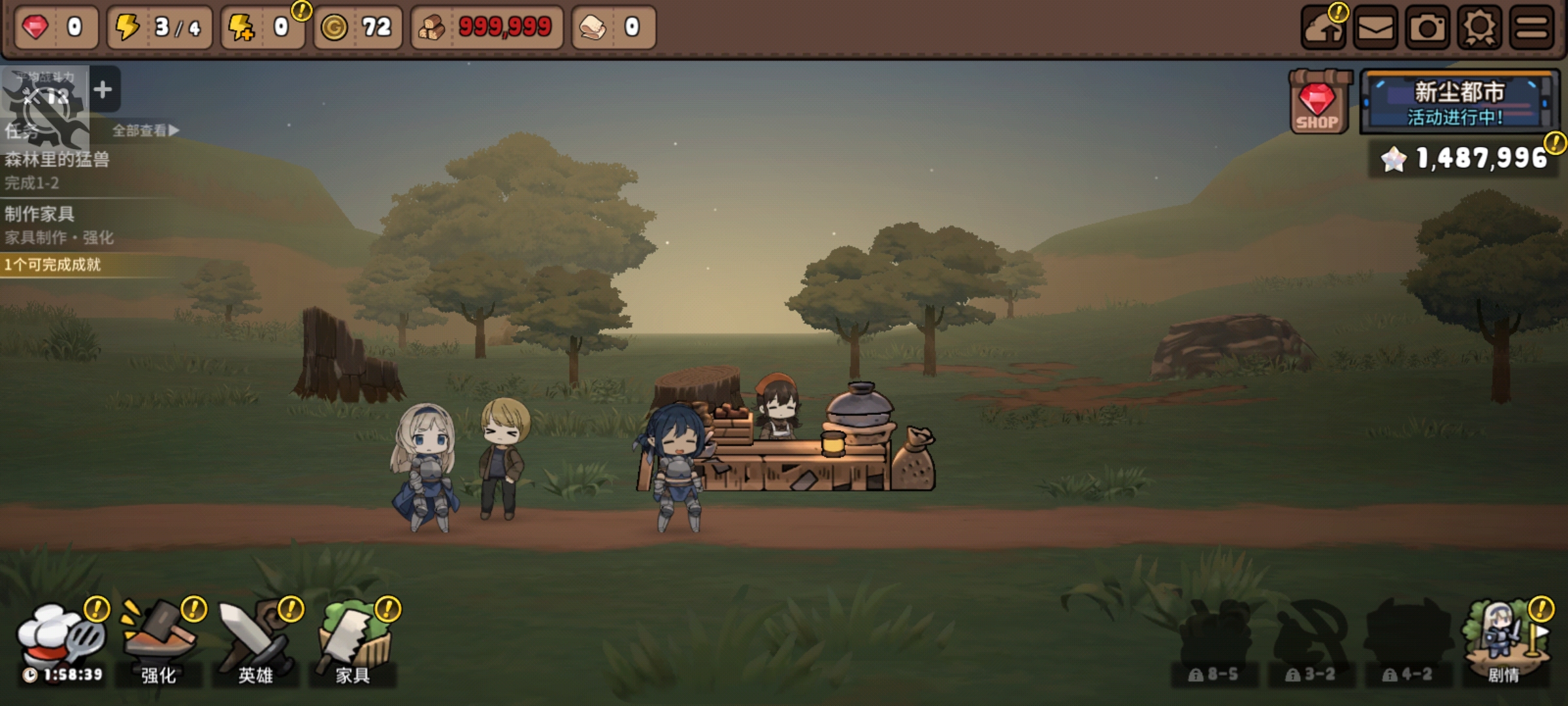This screenshot has height=706, width=1568.
Task: Select the 制作家具 quest entry
Action: click(x=59, y=224)
